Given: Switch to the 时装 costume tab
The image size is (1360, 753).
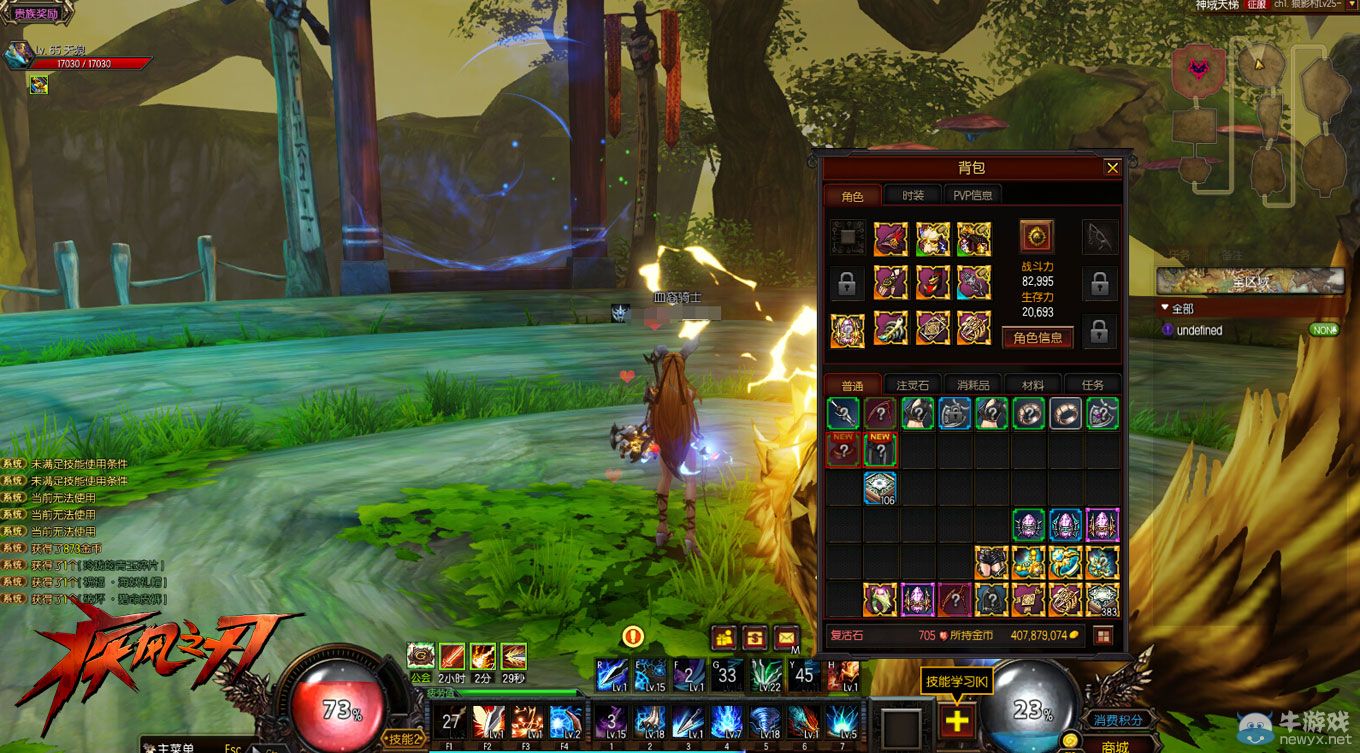Looking at the screenshot, I should (912, 197).
